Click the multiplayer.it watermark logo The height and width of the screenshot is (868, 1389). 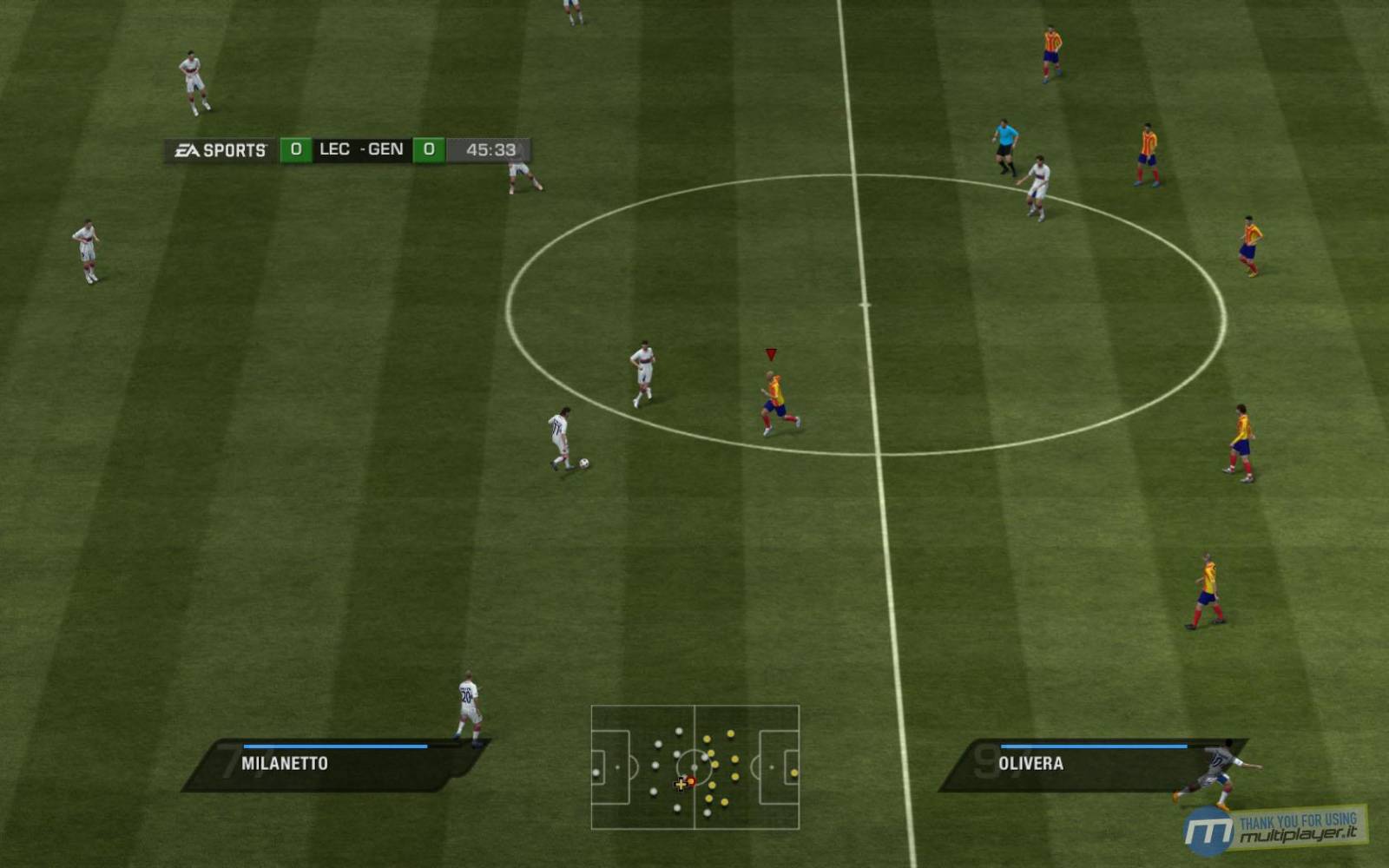1274,829
